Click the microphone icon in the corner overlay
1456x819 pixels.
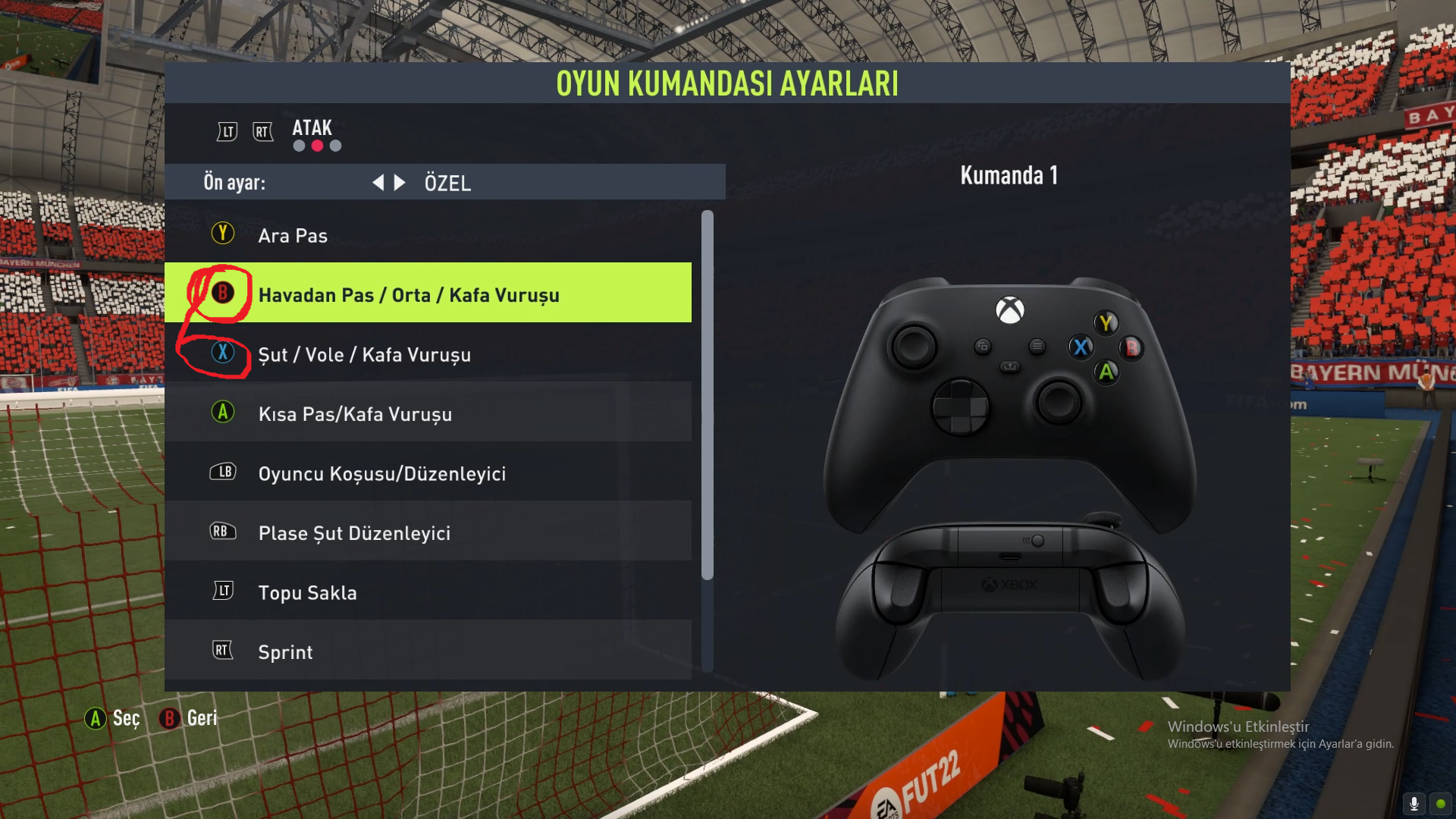[x=1414, y=803]
